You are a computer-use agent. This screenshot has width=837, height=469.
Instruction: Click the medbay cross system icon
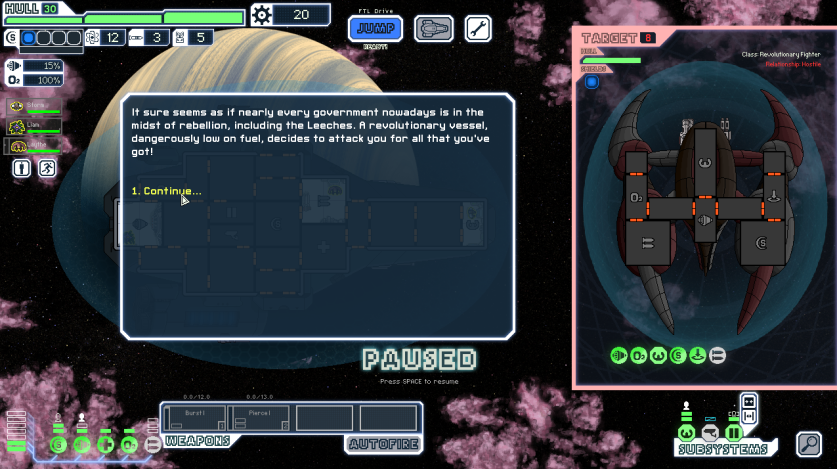pyautogui.click(x=106, y=443)
